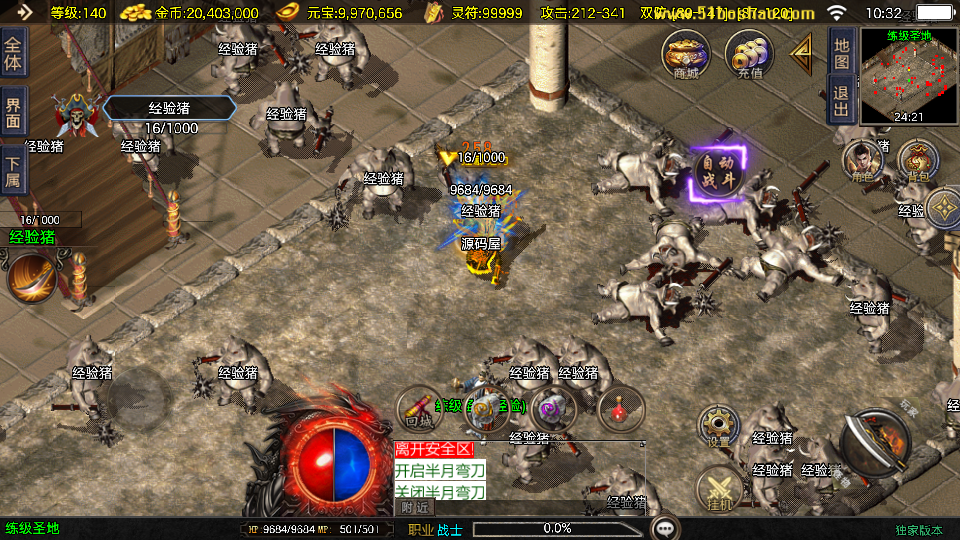960x540 pixels.
Task: Use the red potion quick slot
Action: coord(620,408)
